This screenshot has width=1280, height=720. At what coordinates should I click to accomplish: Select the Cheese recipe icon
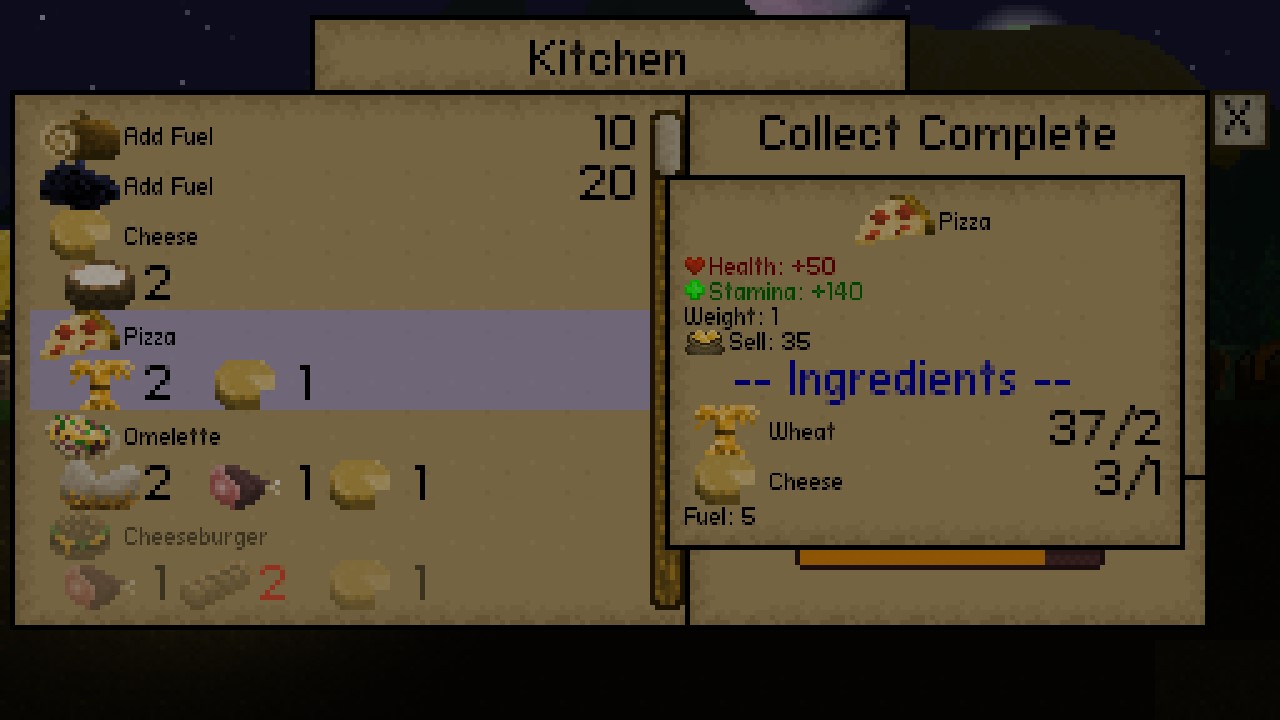click(x=80, y=232)
